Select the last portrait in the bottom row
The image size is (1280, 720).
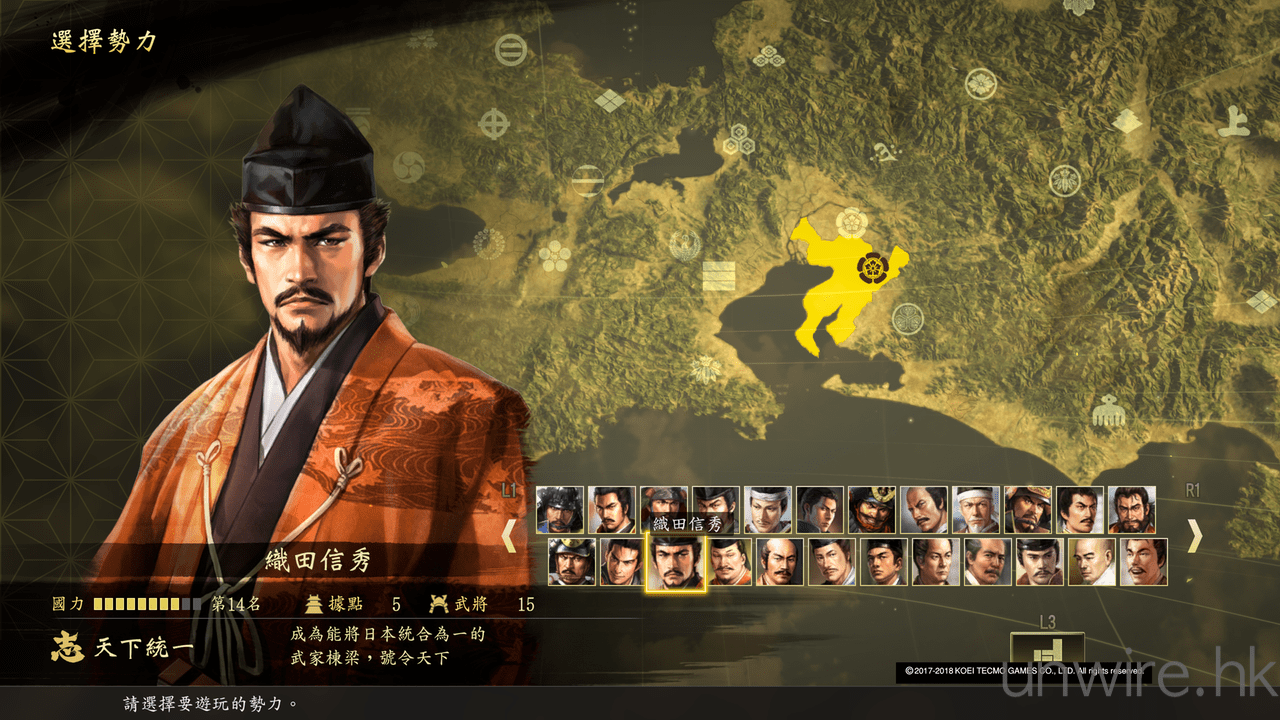[1144, 562]
